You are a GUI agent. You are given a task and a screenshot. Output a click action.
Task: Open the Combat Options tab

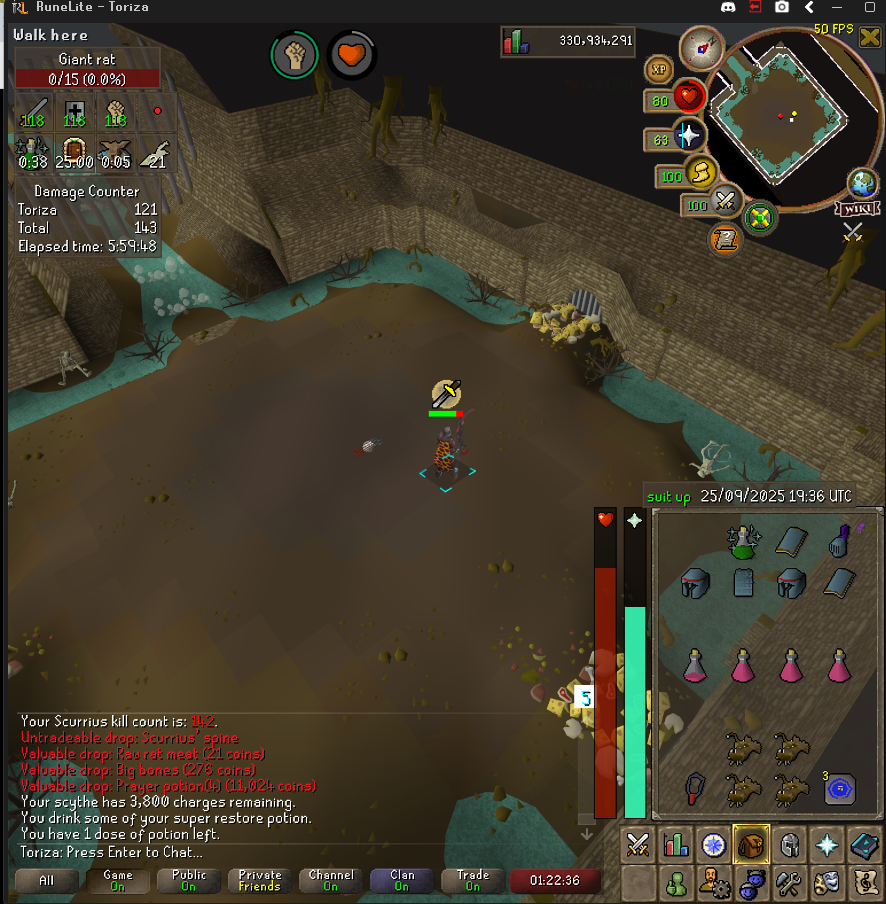[x=637, y=846]
